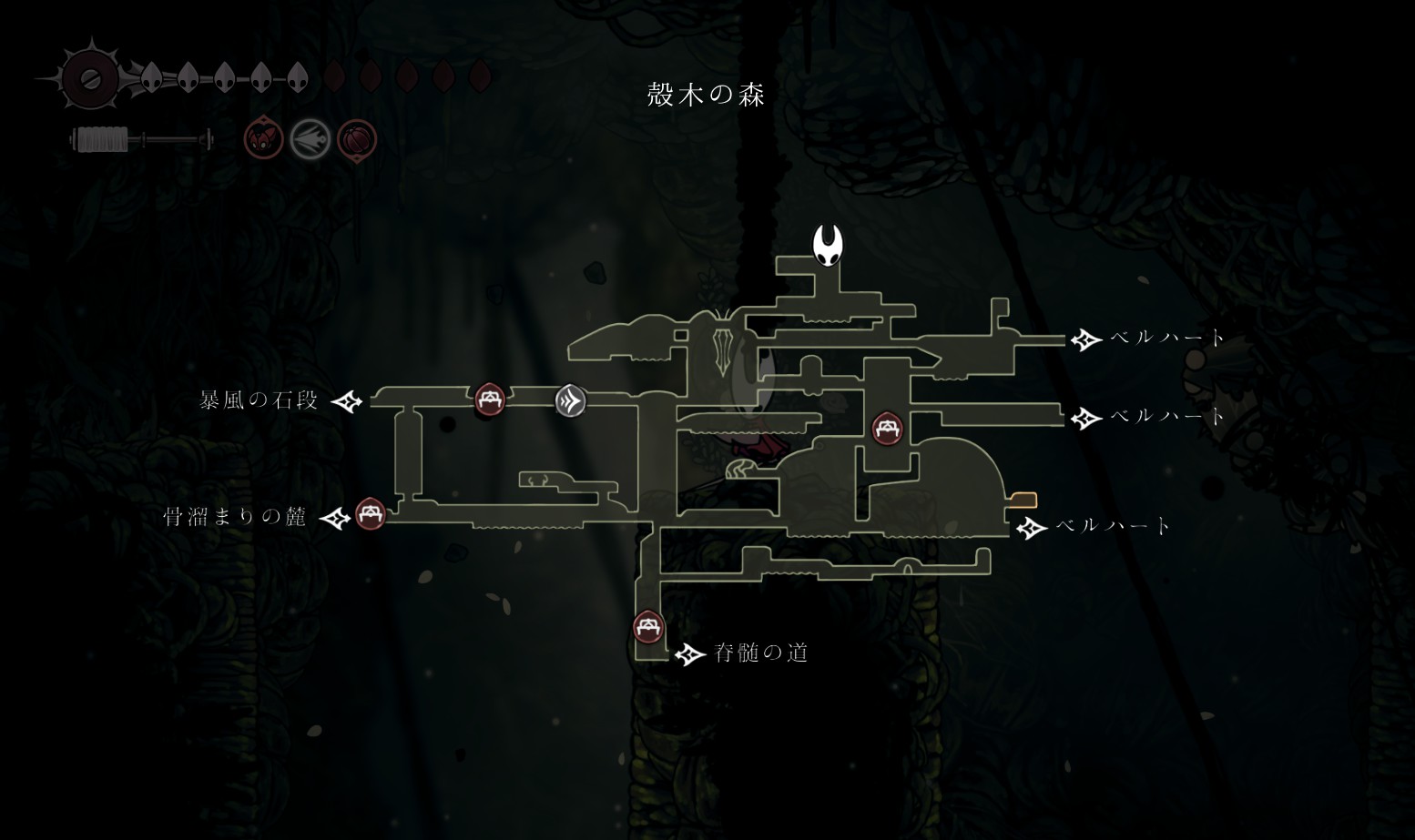Select the red bug-head tool icon
The image size is (1415, 840).
(263, 140)
